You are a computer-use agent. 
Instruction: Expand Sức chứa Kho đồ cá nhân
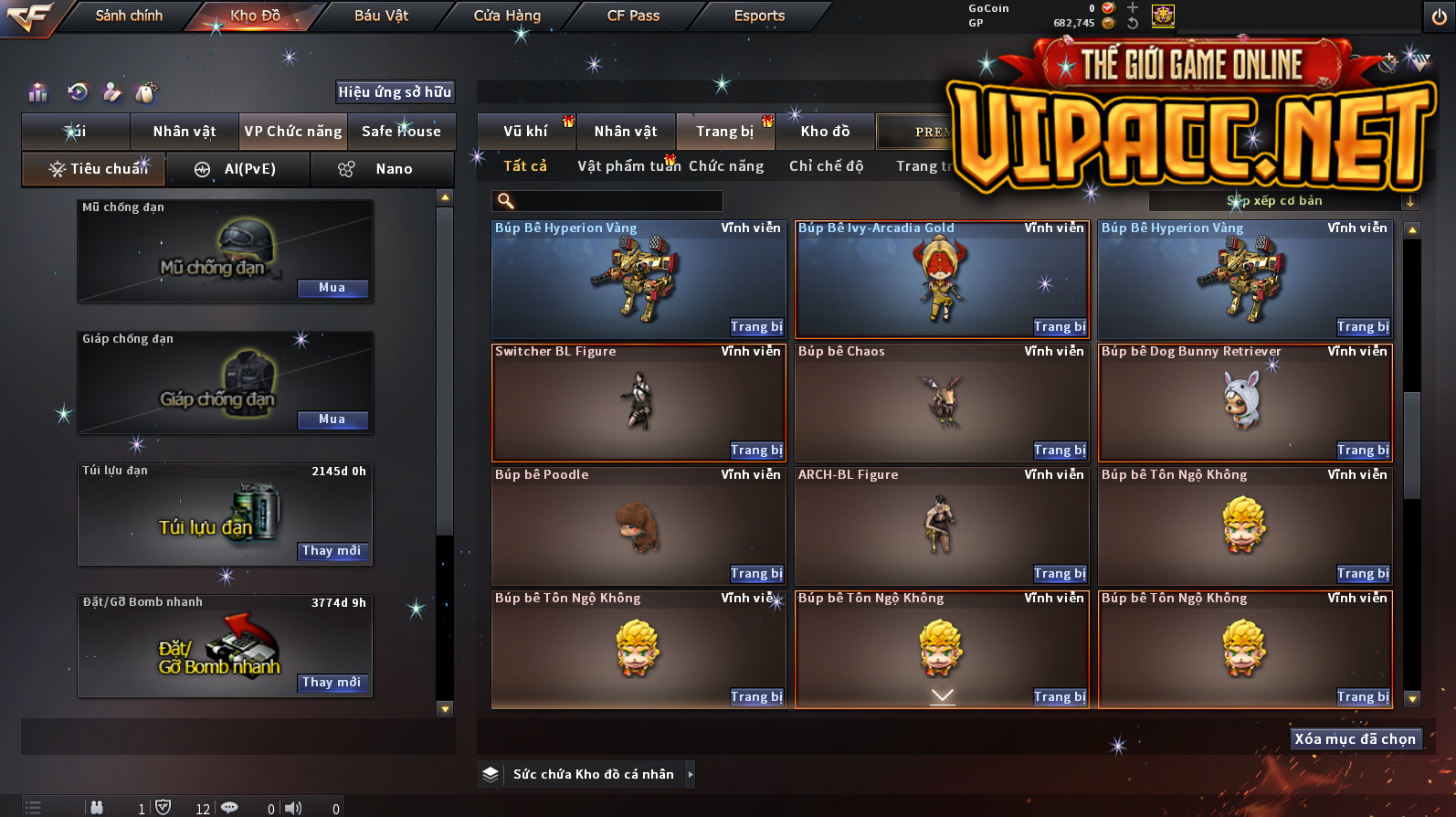point(691,774)
